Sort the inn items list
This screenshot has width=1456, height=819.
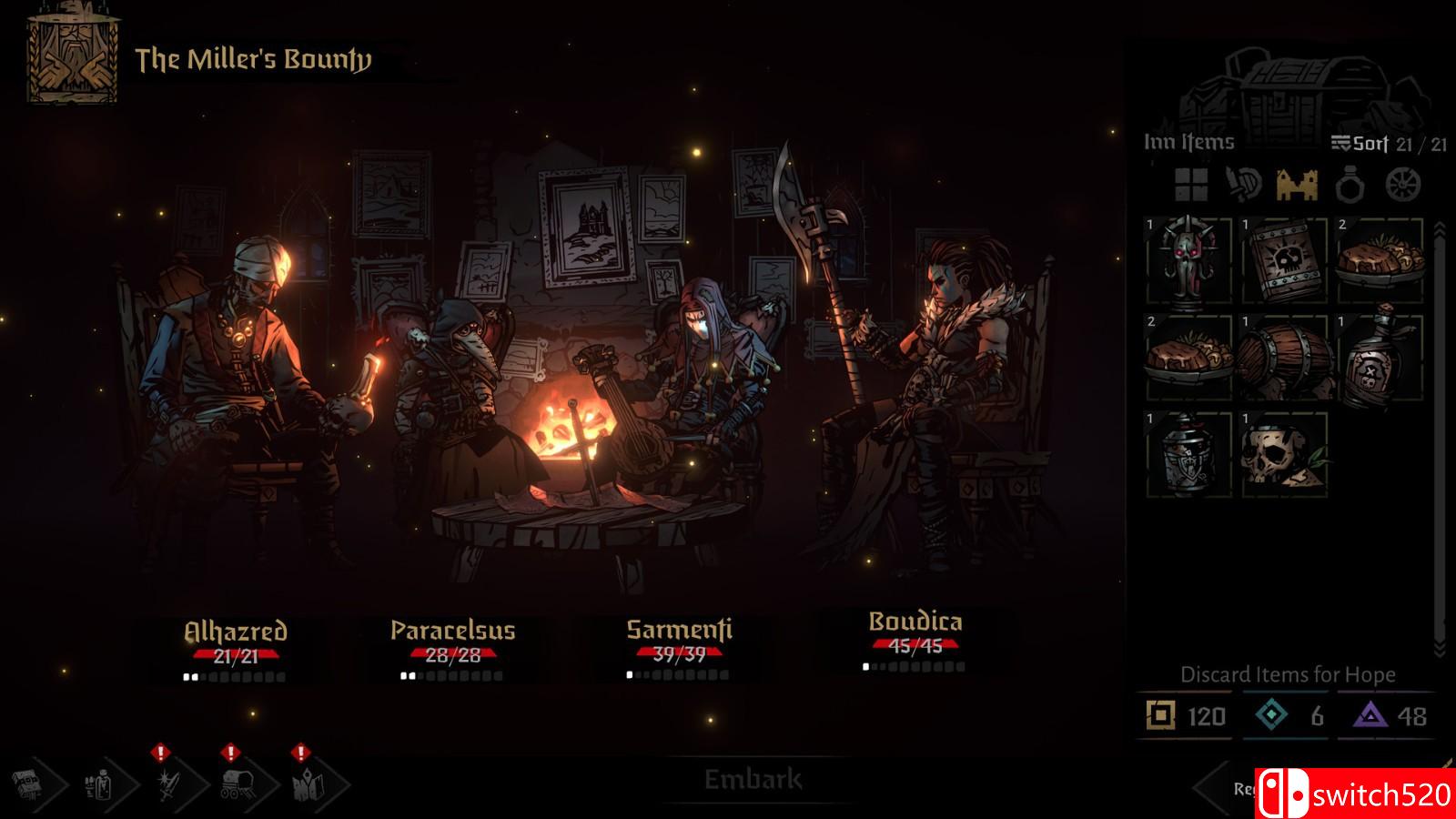coord(1360,143)
